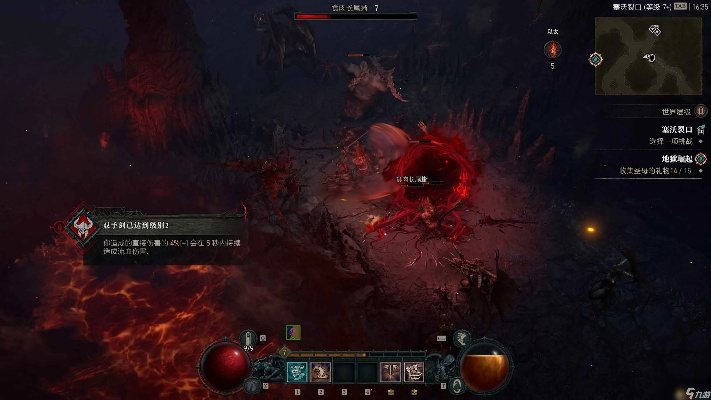Activate the sixth hotbar skill icon
The height and width of the screenshot is (400, 711).
414,372
